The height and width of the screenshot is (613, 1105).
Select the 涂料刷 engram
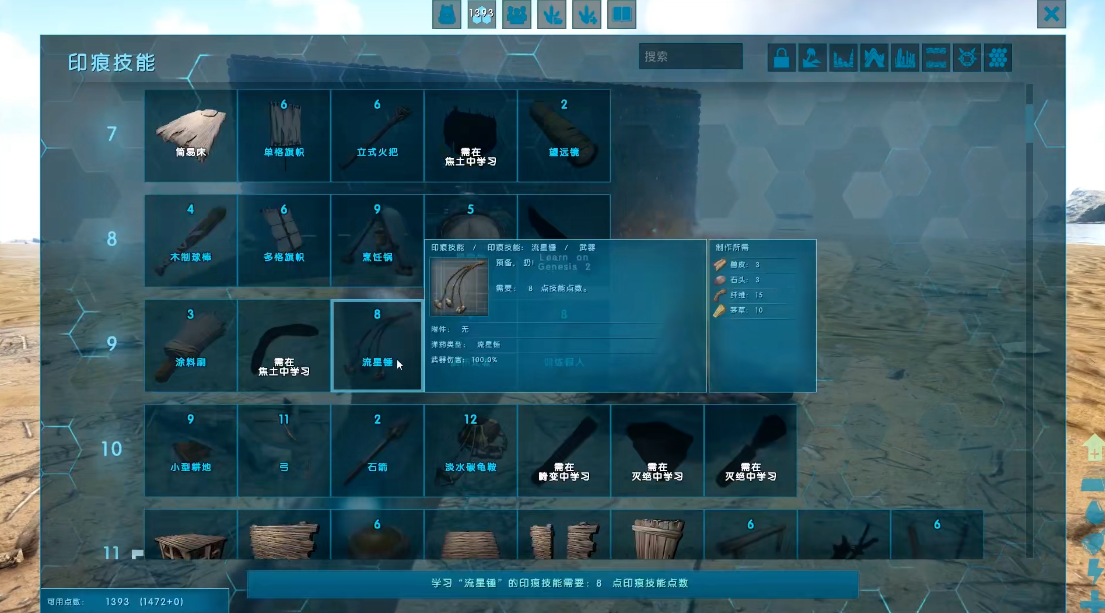(x=191, y=345)
